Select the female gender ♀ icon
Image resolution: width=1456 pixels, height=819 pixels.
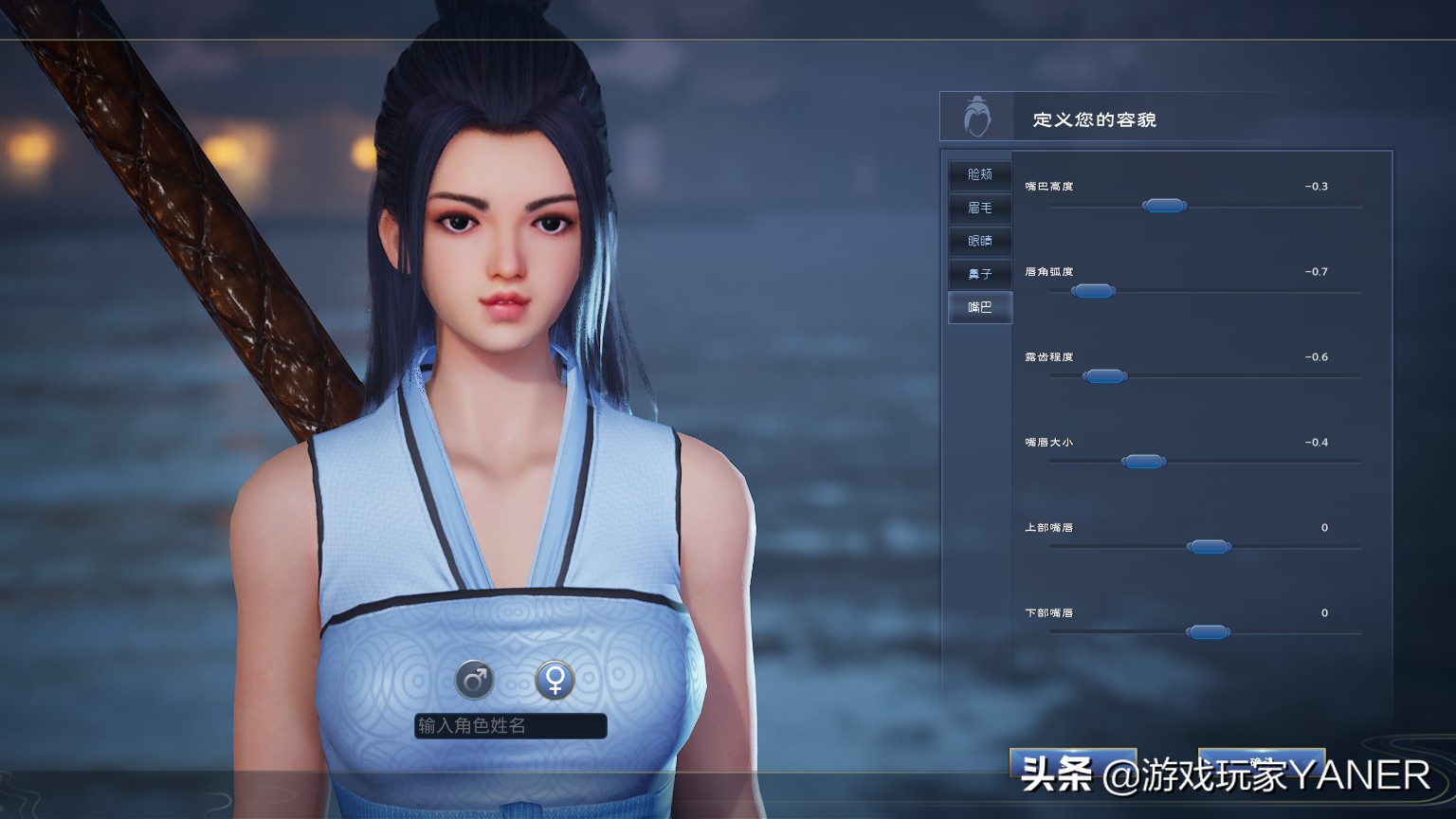click(x=554, y=679)
